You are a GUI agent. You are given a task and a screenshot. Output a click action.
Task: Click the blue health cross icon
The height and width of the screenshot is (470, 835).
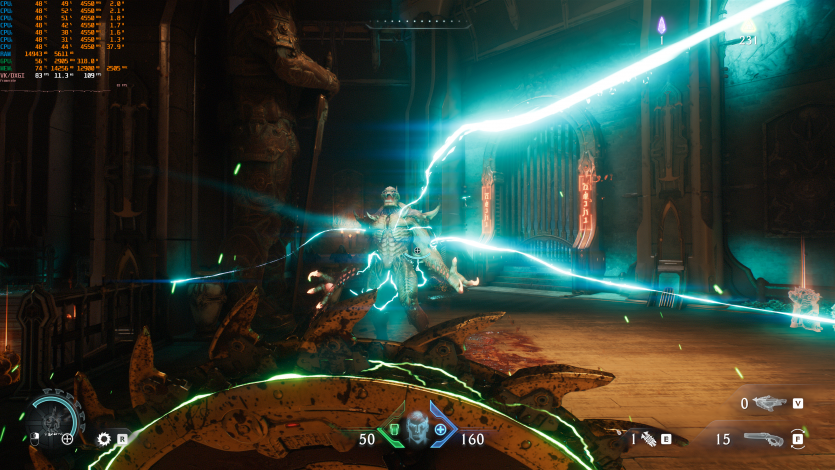pos(441,429)
